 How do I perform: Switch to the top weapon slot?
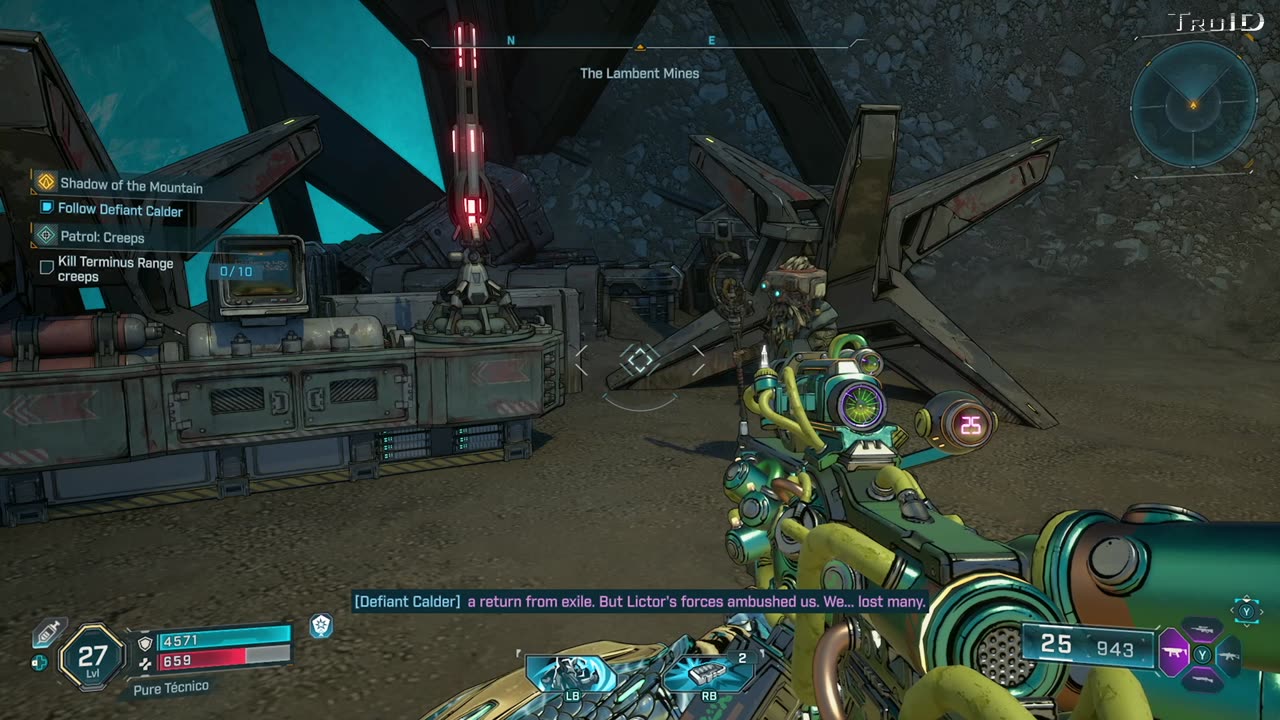[x=1202, y=630]
